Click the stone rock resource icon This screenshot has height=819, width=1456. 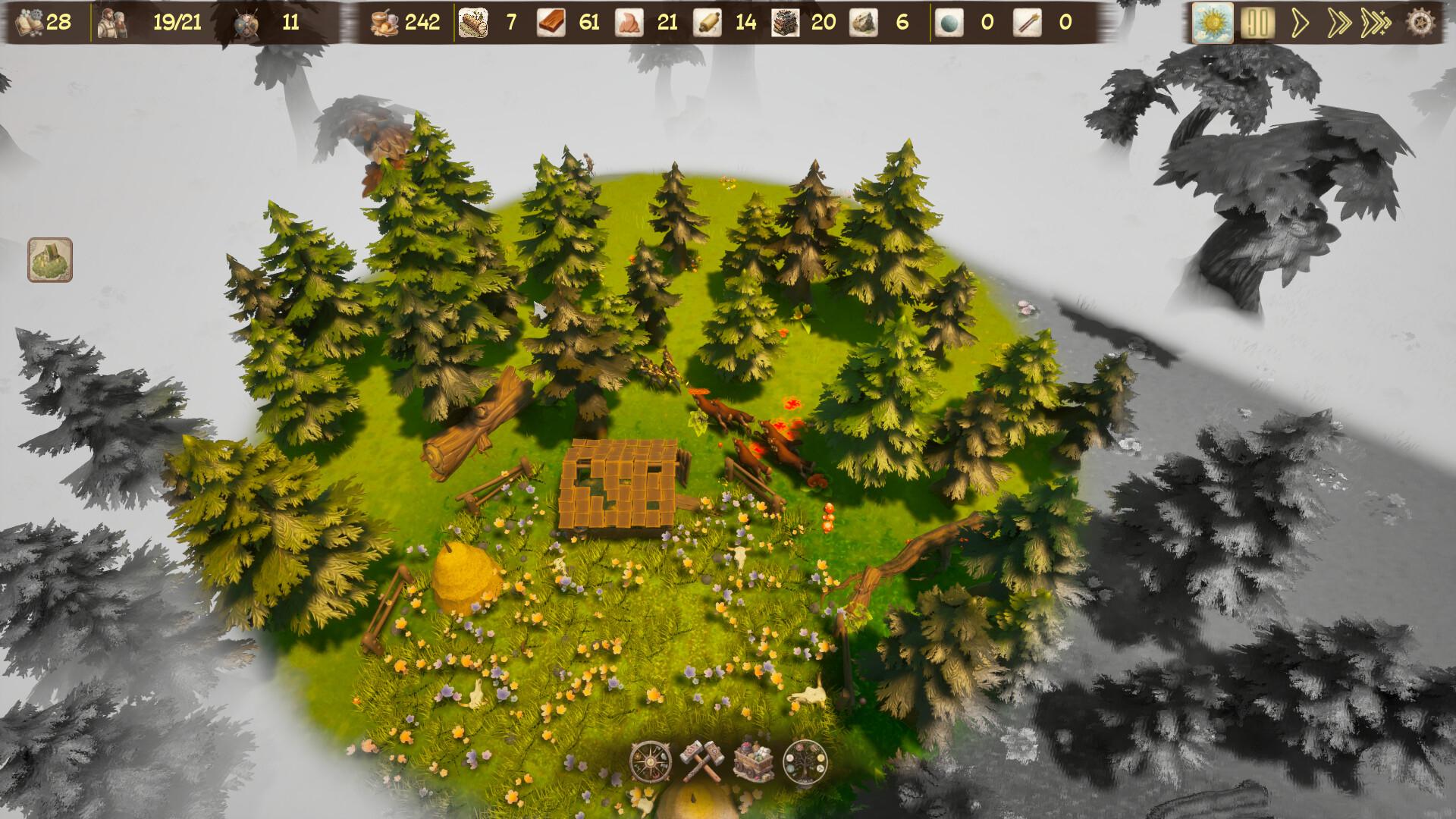point(863,23)
